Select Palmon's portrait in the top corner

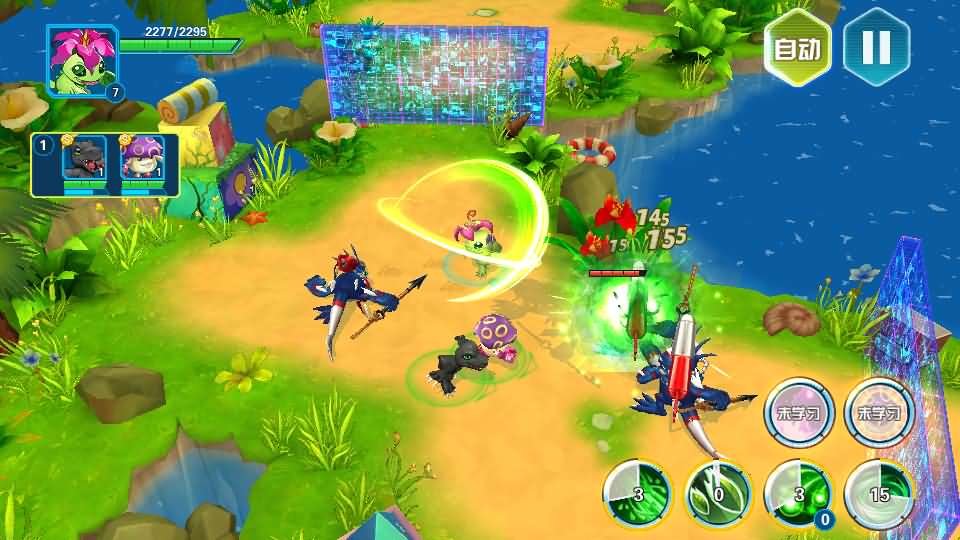pos(82,62)
